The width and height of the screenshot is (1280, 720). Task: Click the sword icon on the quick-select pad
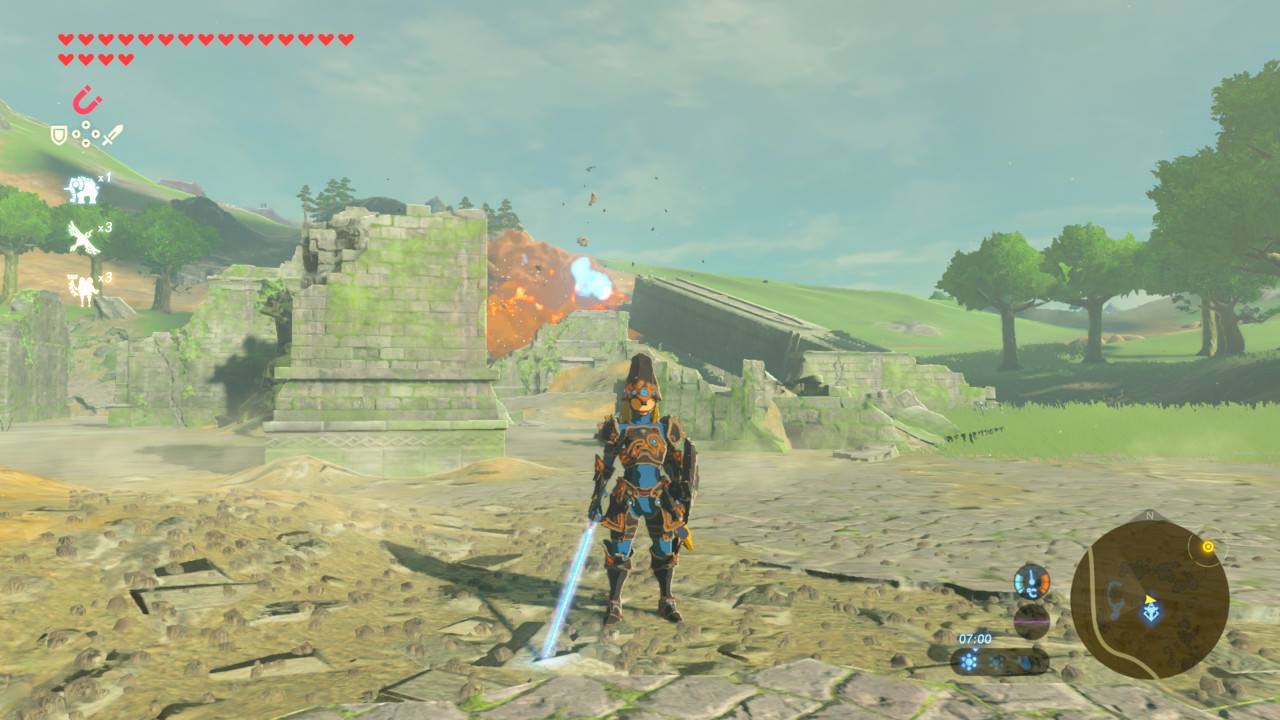coord(112,134)
